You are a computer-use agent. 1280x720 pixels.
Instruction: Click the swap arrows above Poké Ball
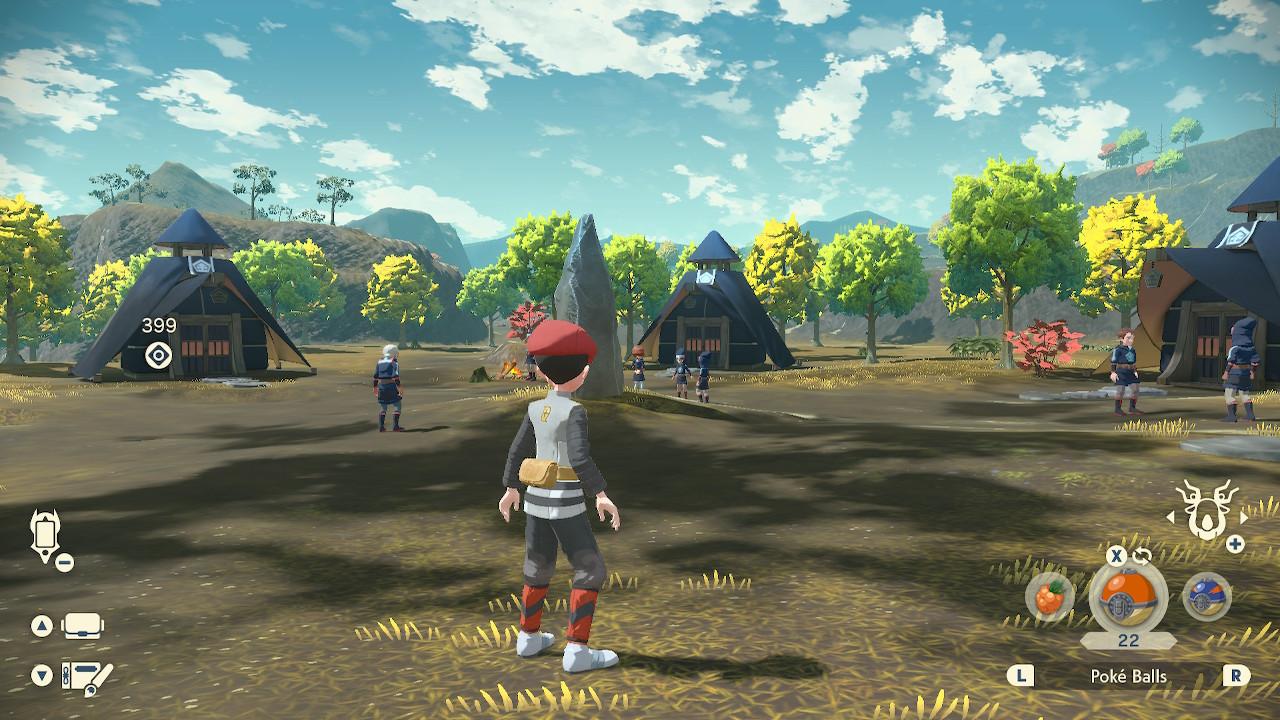(1143, 555)
